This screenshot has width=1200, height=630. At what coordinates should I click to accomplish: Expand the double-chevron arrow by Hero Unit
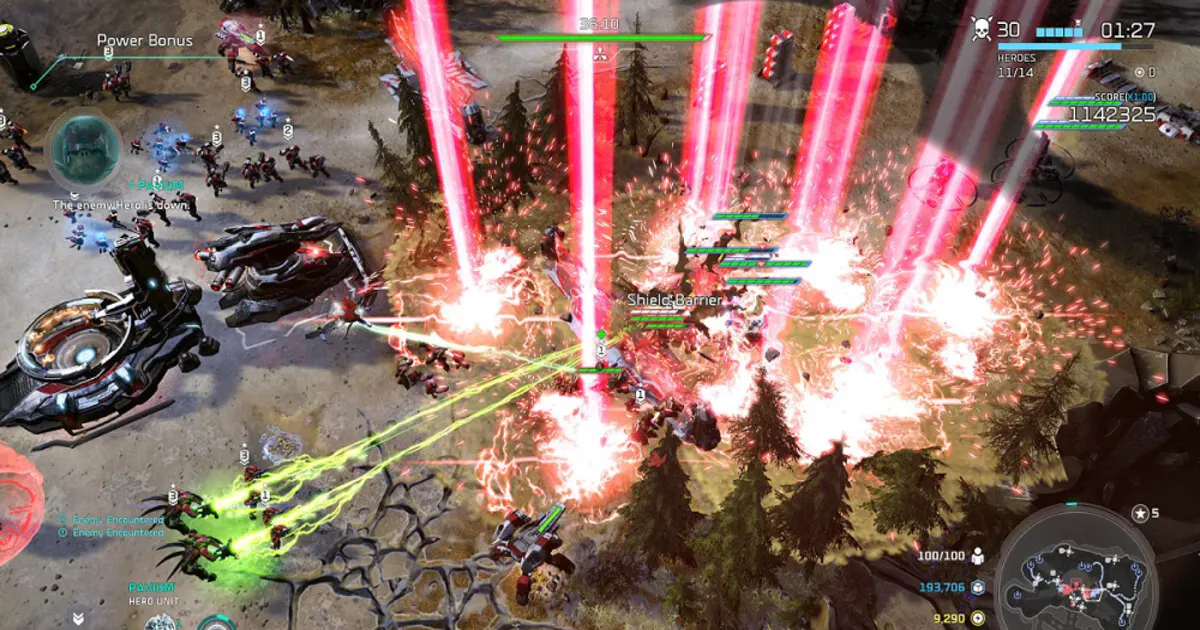(x=77, y=619)
